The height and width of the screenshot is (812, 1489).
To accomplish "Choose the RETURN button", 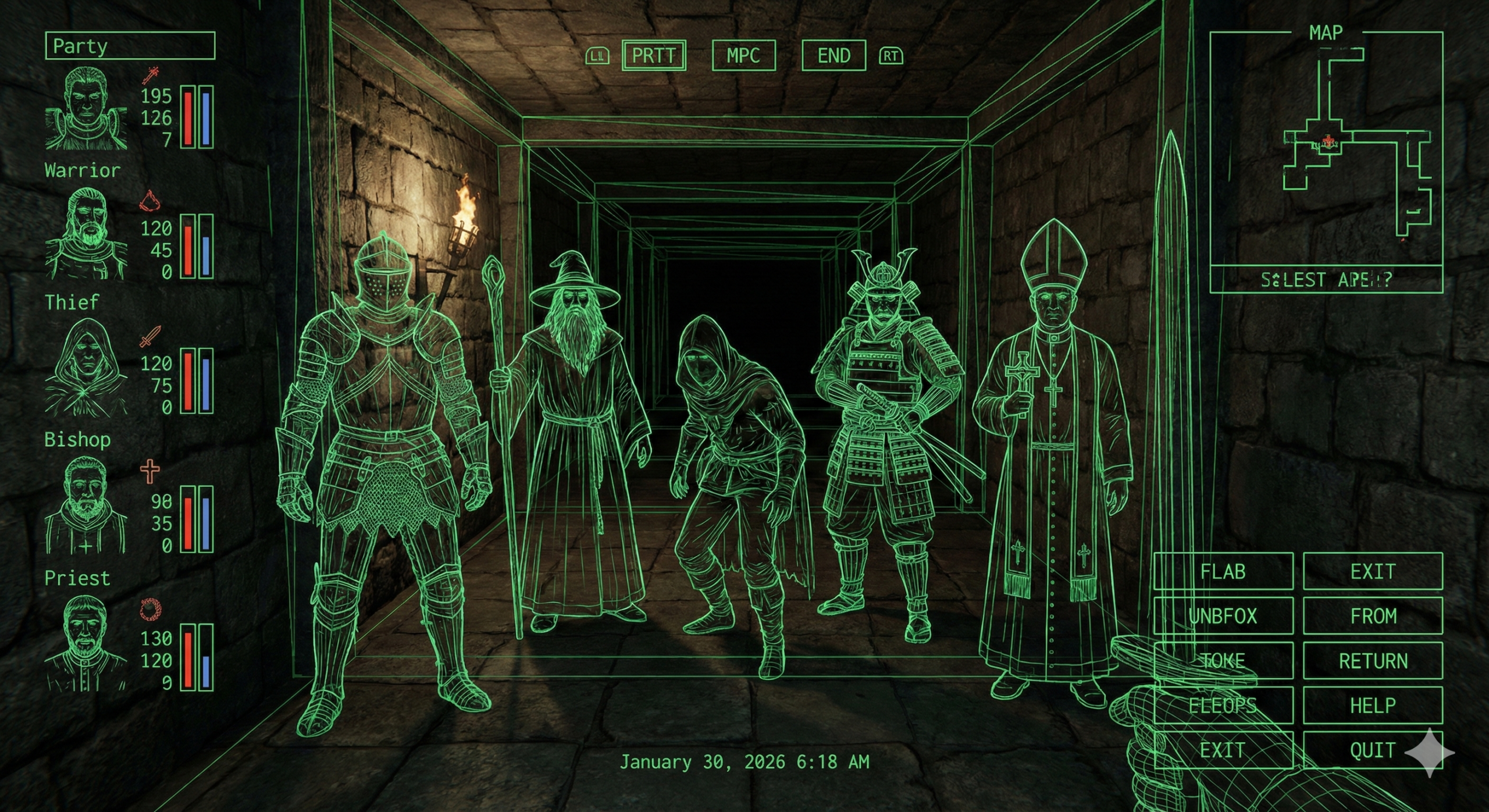I will pos(1373,661).
